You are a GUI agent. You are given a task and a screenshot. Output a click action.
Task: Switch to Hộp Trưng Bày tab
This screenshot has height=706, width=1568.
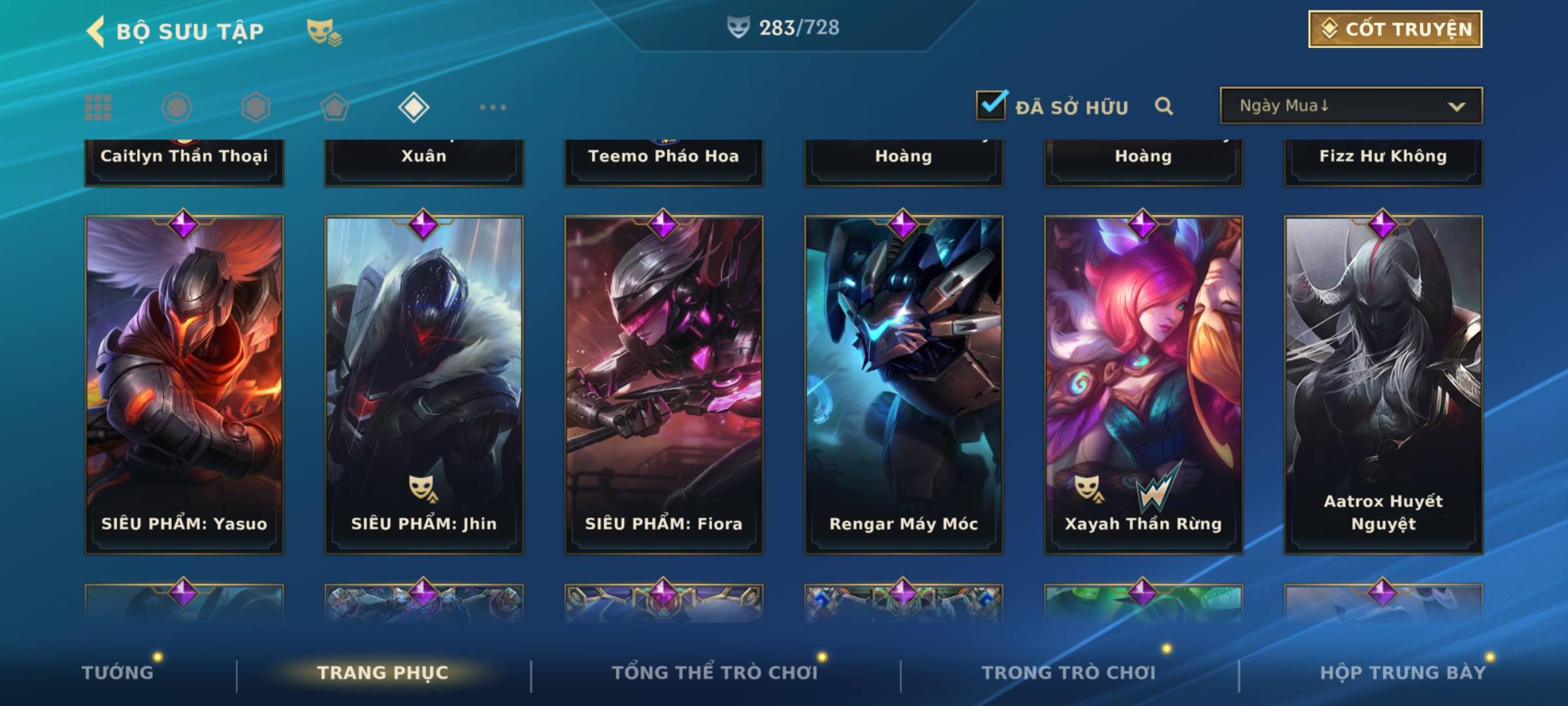pos(1403,673)
